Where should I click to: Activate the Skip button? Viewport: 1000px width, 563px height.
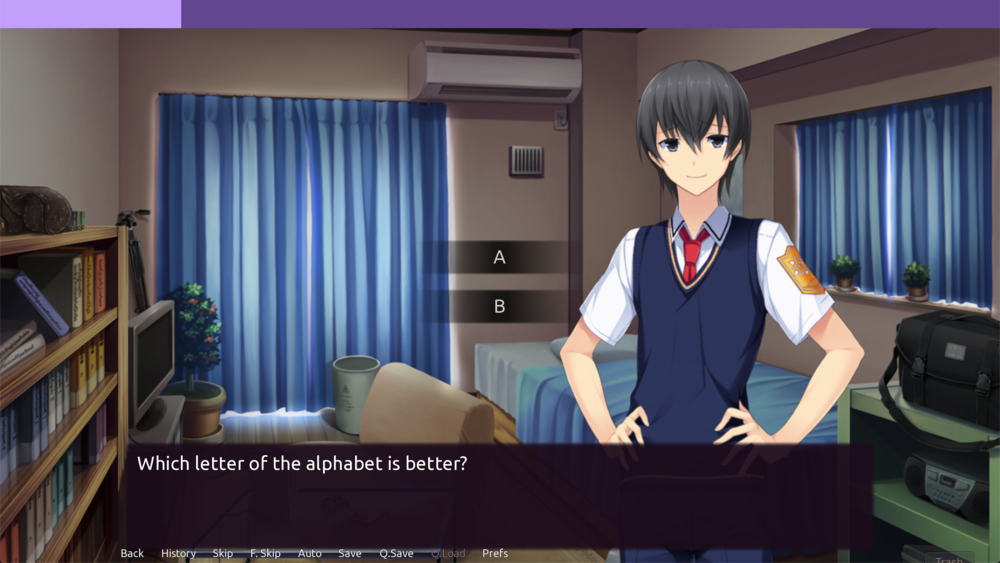point(222,553)
